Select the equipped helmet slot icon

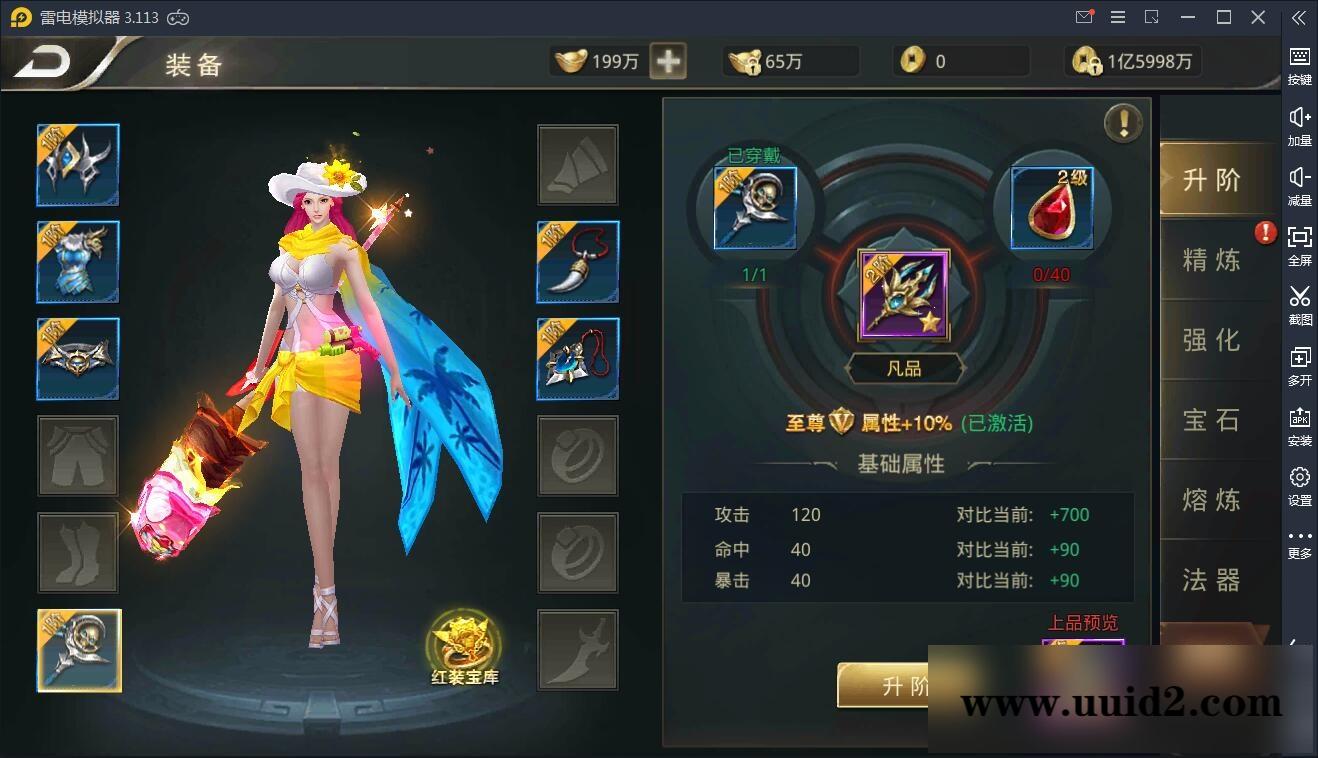click(78, 165)
